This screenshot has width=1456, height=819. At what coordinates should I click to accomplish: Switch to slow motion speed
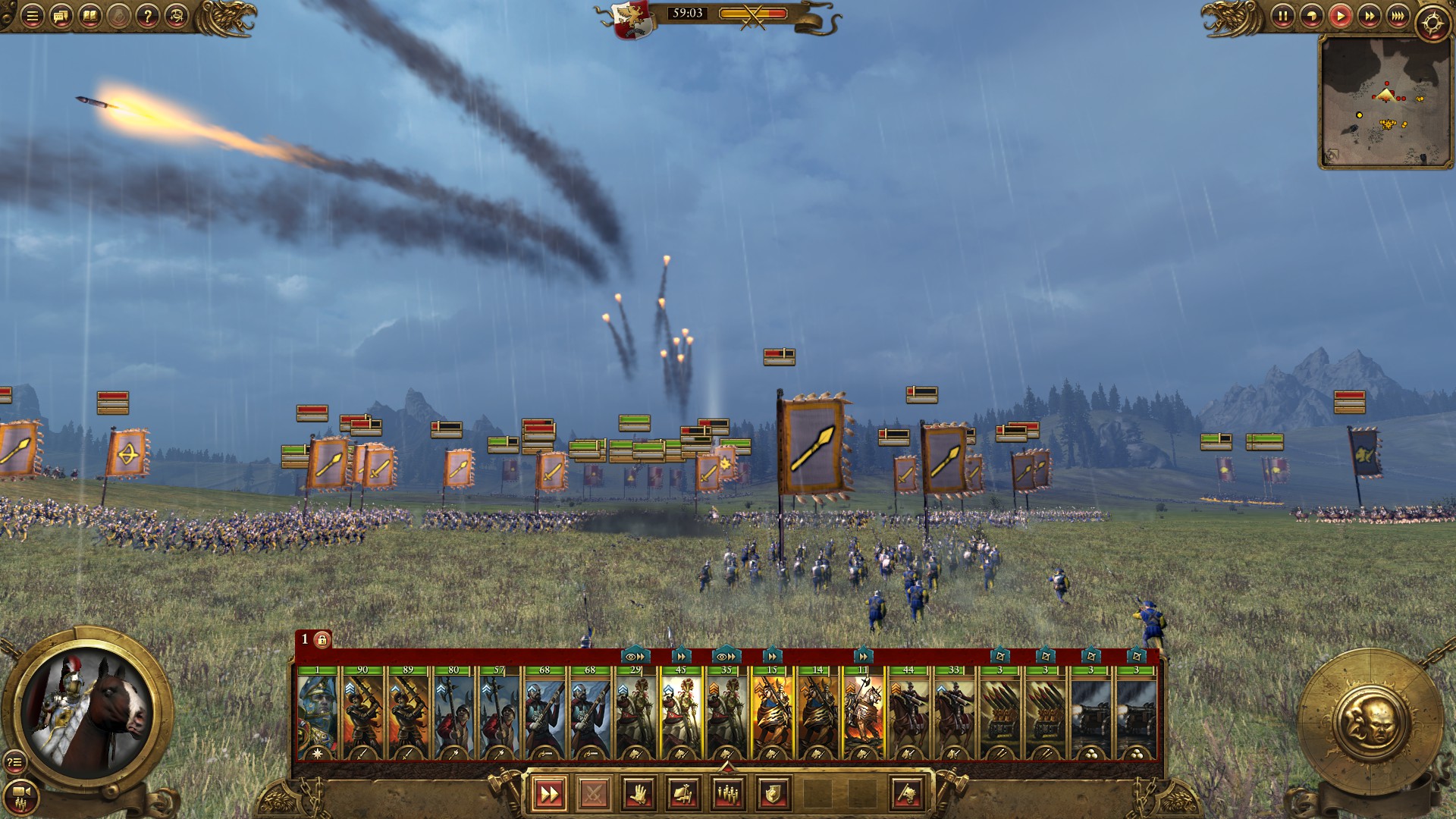pyautogui.click(x=1311, y=16)
